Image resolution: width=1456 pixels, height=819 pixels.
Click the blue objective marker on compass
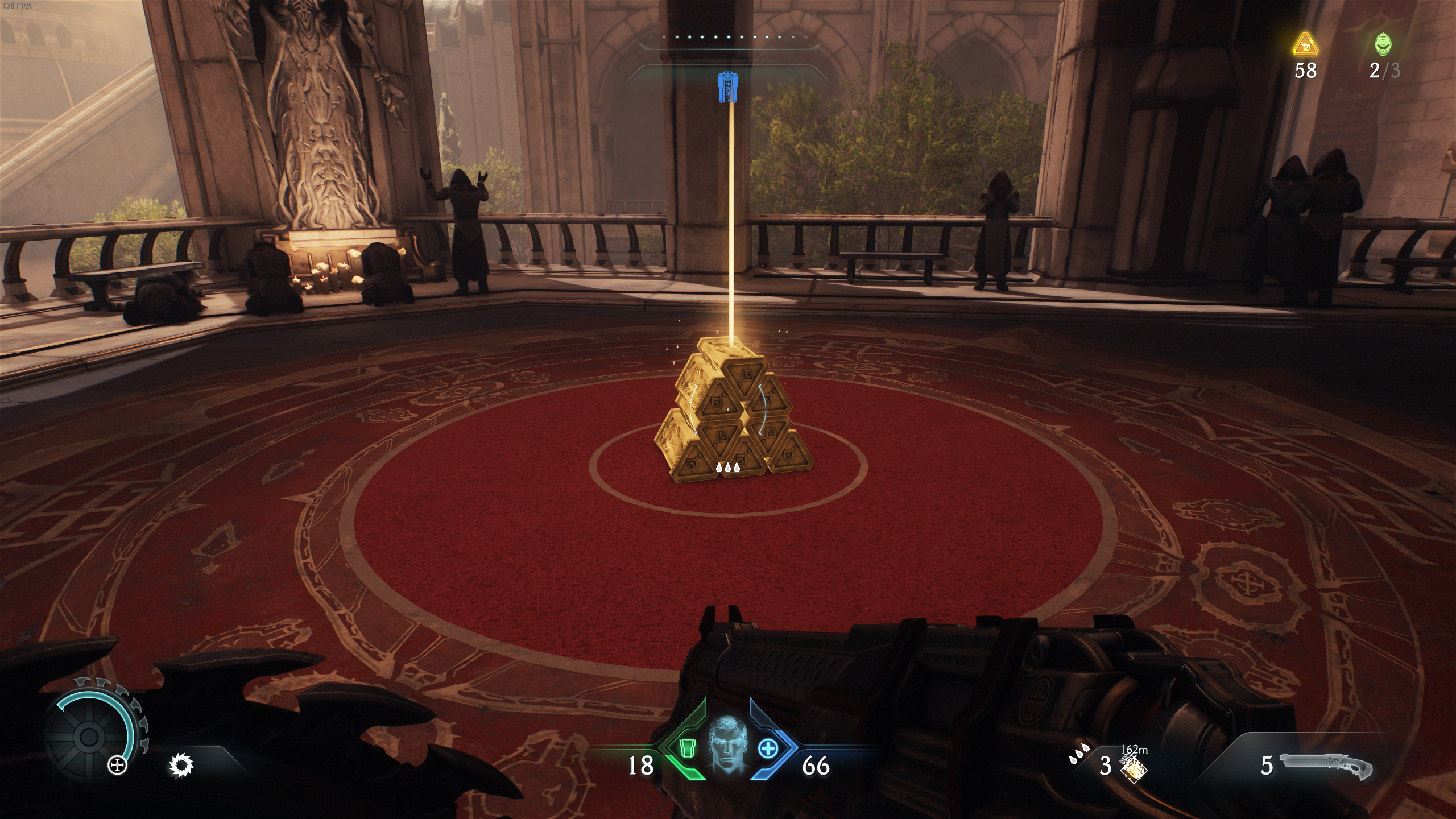pyautogui.click(x=724, y=88)
